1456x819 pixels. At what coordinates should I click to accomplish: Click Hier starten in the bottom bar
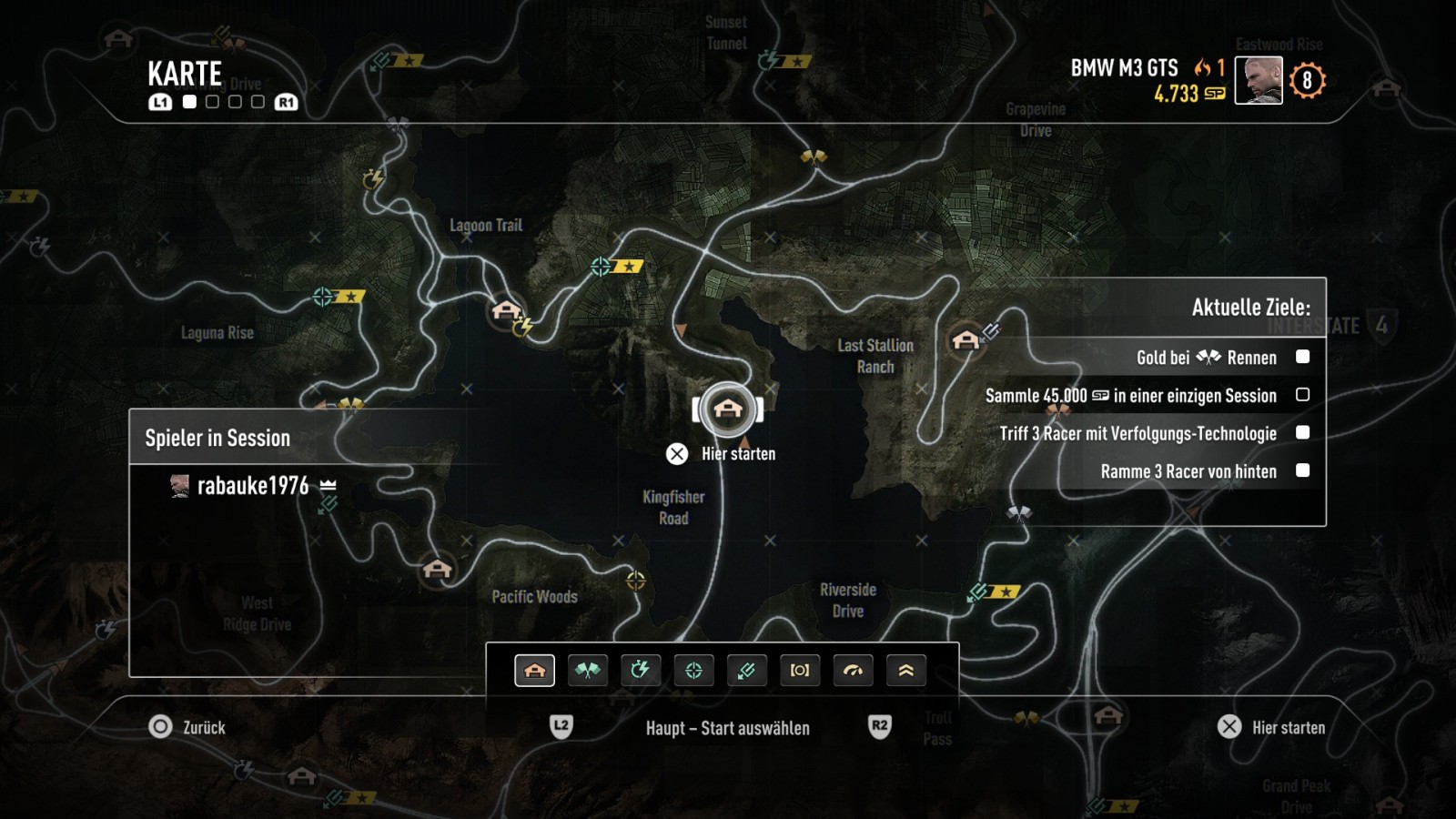[x=1271, y=727]
